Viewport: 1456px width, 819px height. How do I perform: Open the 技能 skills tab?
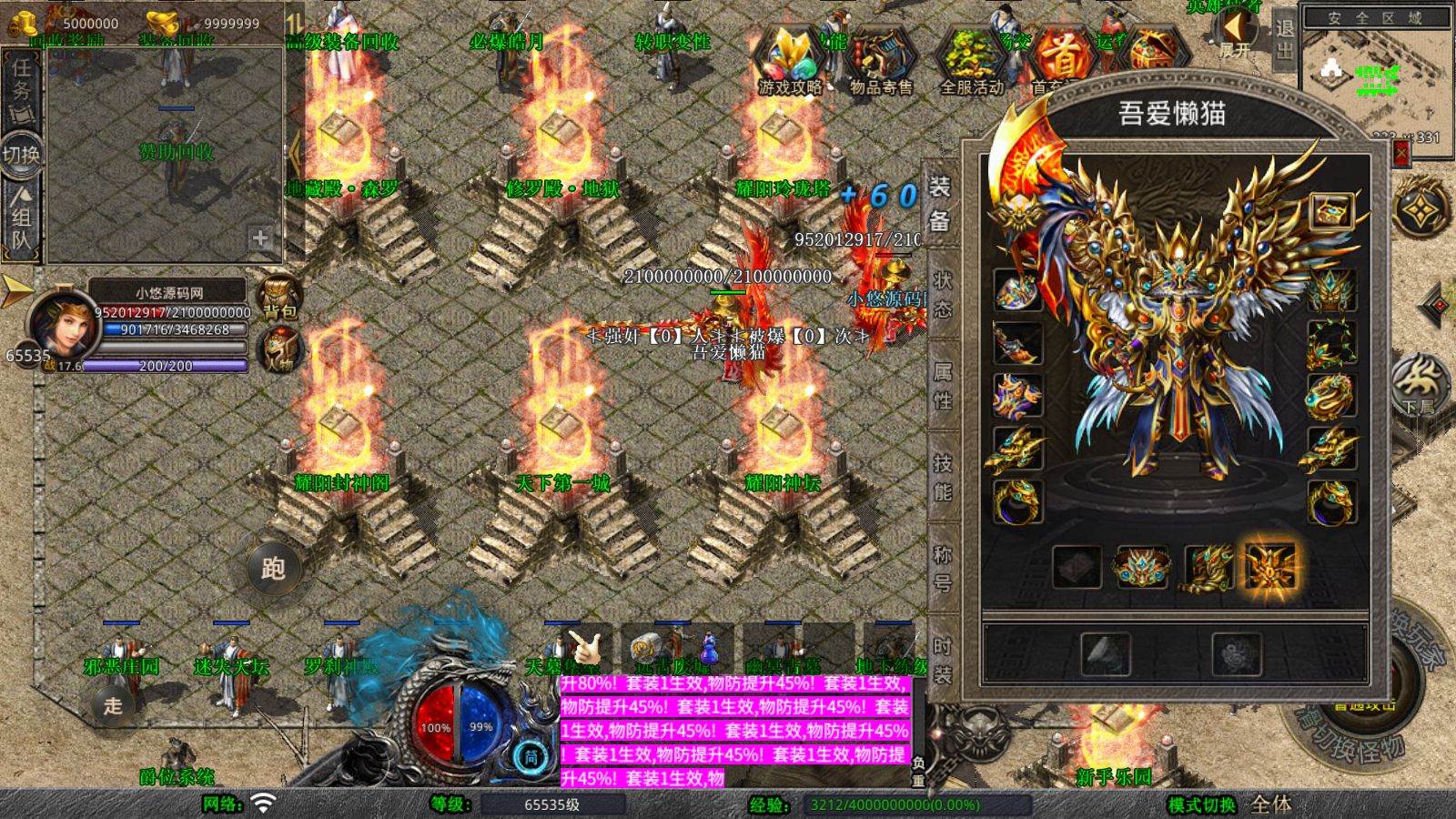click(x=942, y=477)
